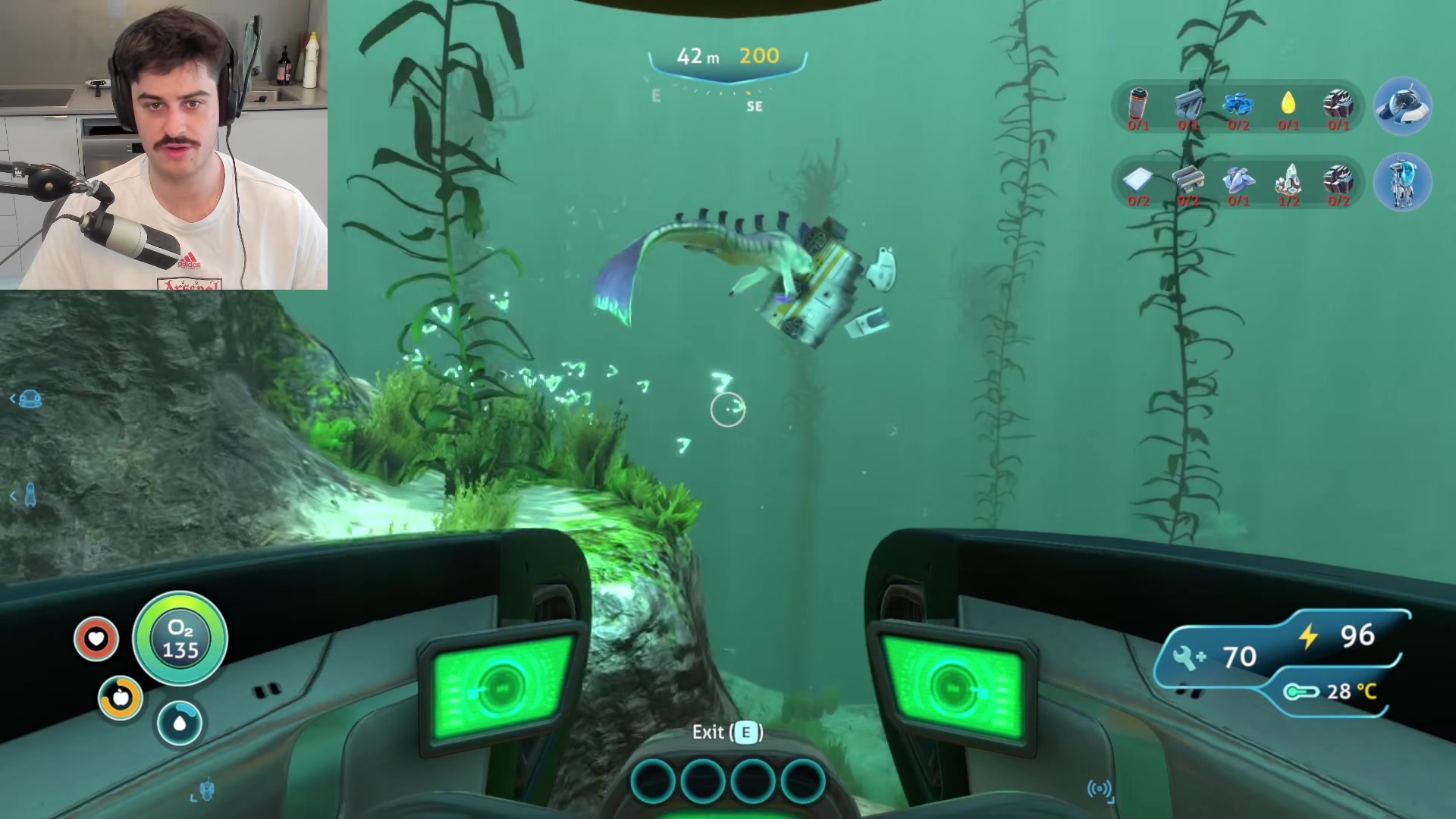Click the diamond ingredient showing 1/2
Image resolution: width=1456 pixels, height=819 pixels.
point(1288,182)
